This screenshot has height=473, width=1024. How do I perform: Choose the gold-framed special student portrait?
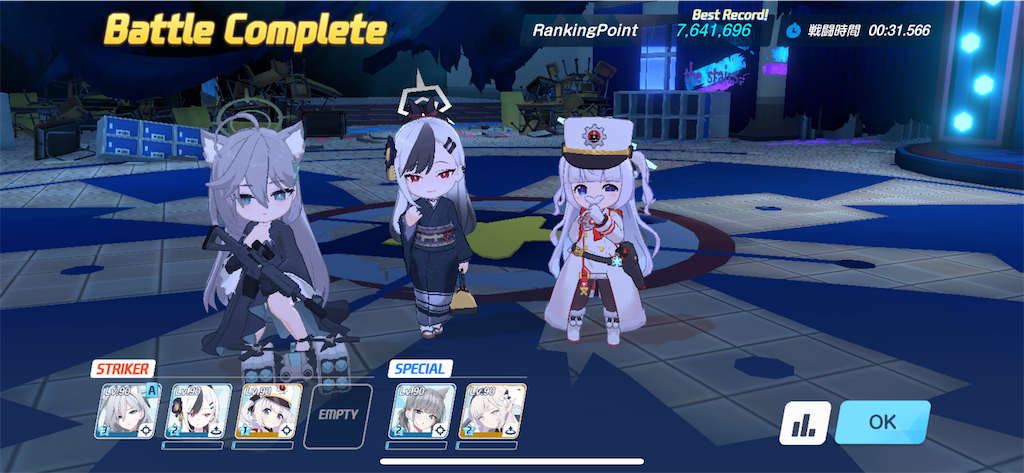coord(493,411)
